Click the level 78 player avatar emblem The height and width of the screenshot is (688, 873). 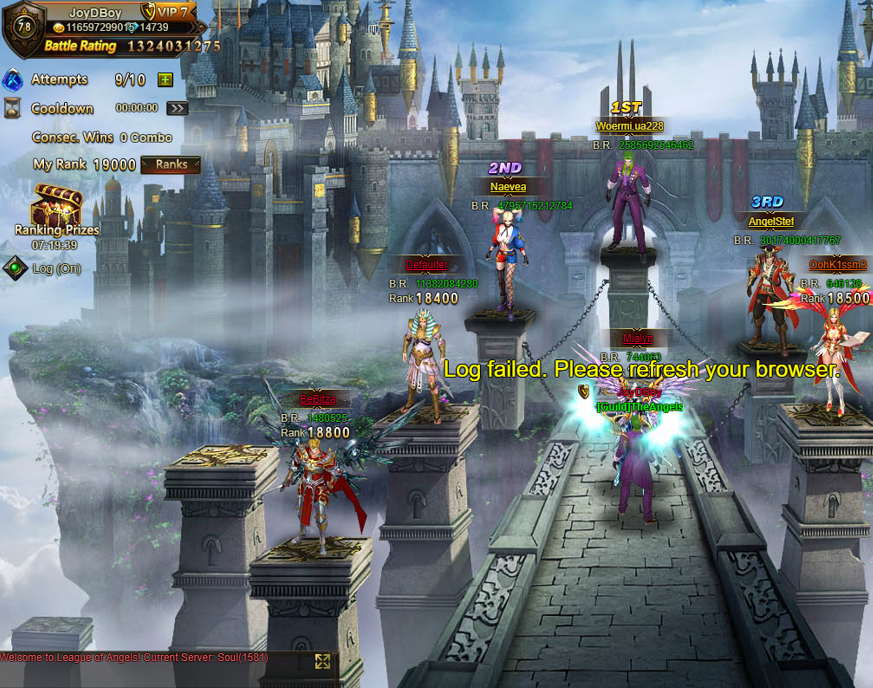[22, 25]
